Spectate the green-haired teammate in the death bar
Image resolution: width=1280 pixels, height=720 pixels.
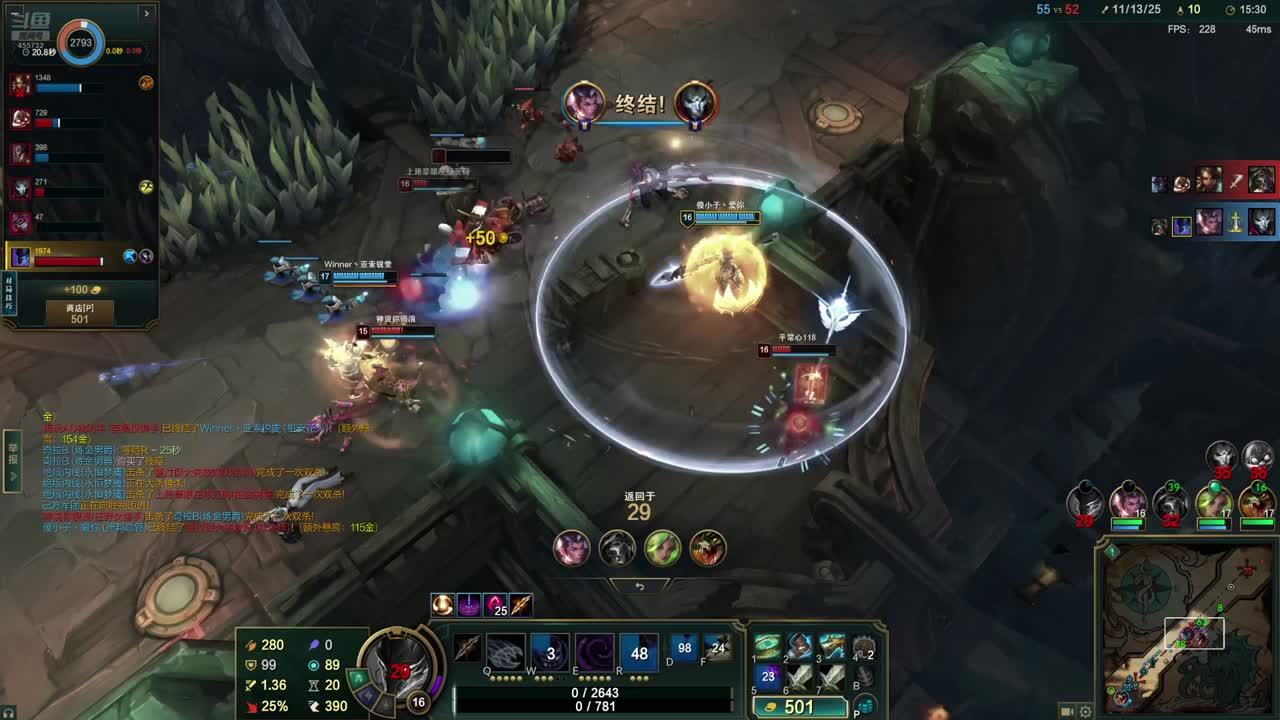pyautogui.click(x=662, y=548)
